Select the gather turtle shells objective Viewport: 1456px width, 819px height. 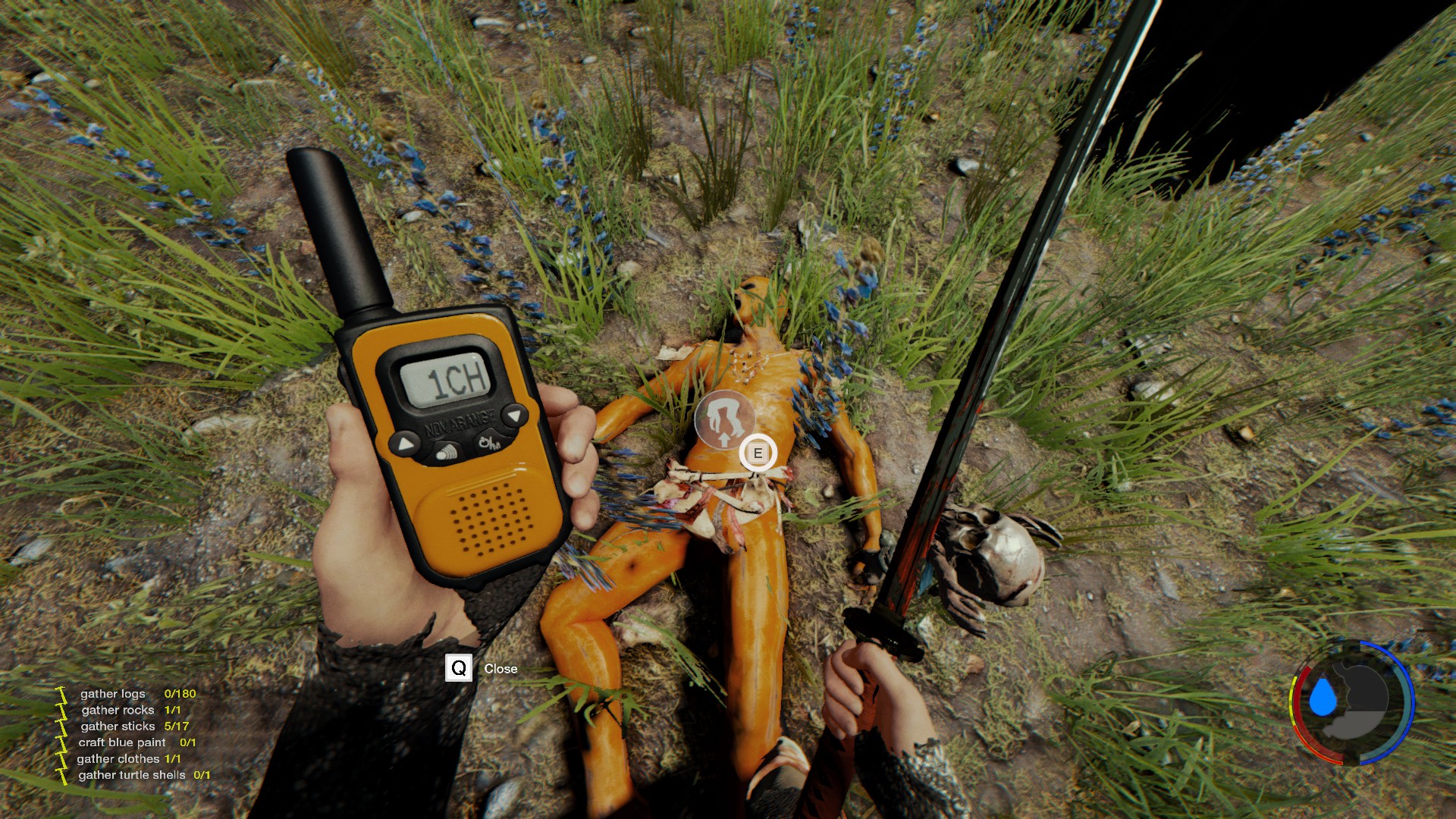143,775
